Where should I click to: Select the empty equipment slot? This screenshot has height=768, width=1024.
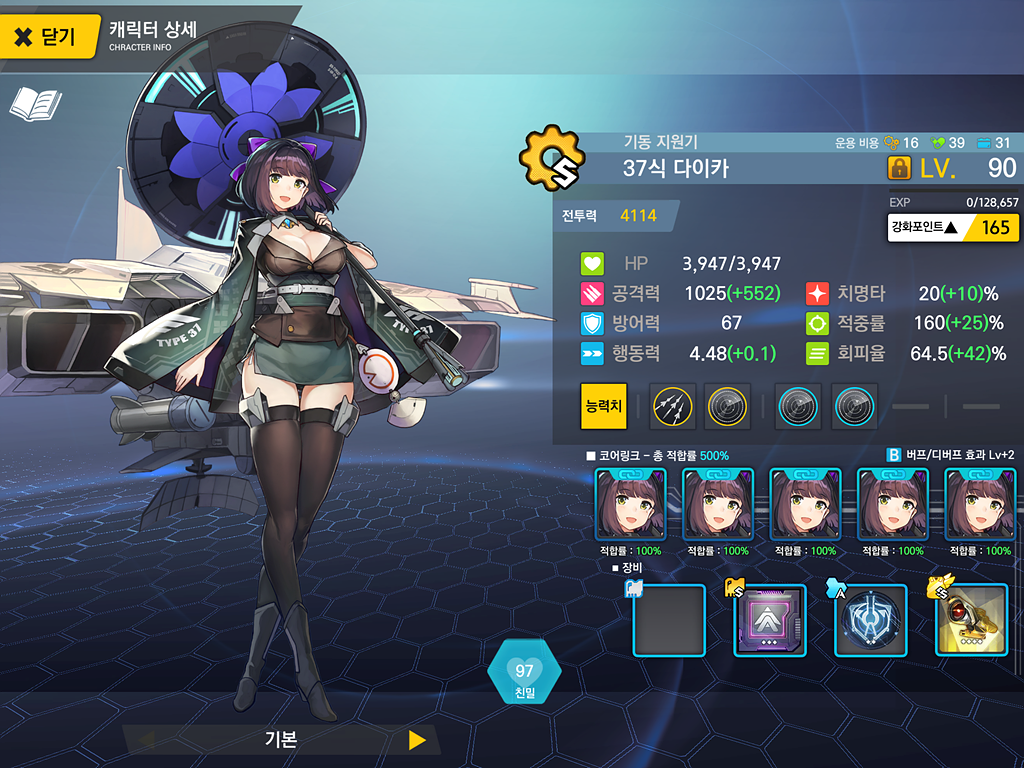click(x=669, y=620)
